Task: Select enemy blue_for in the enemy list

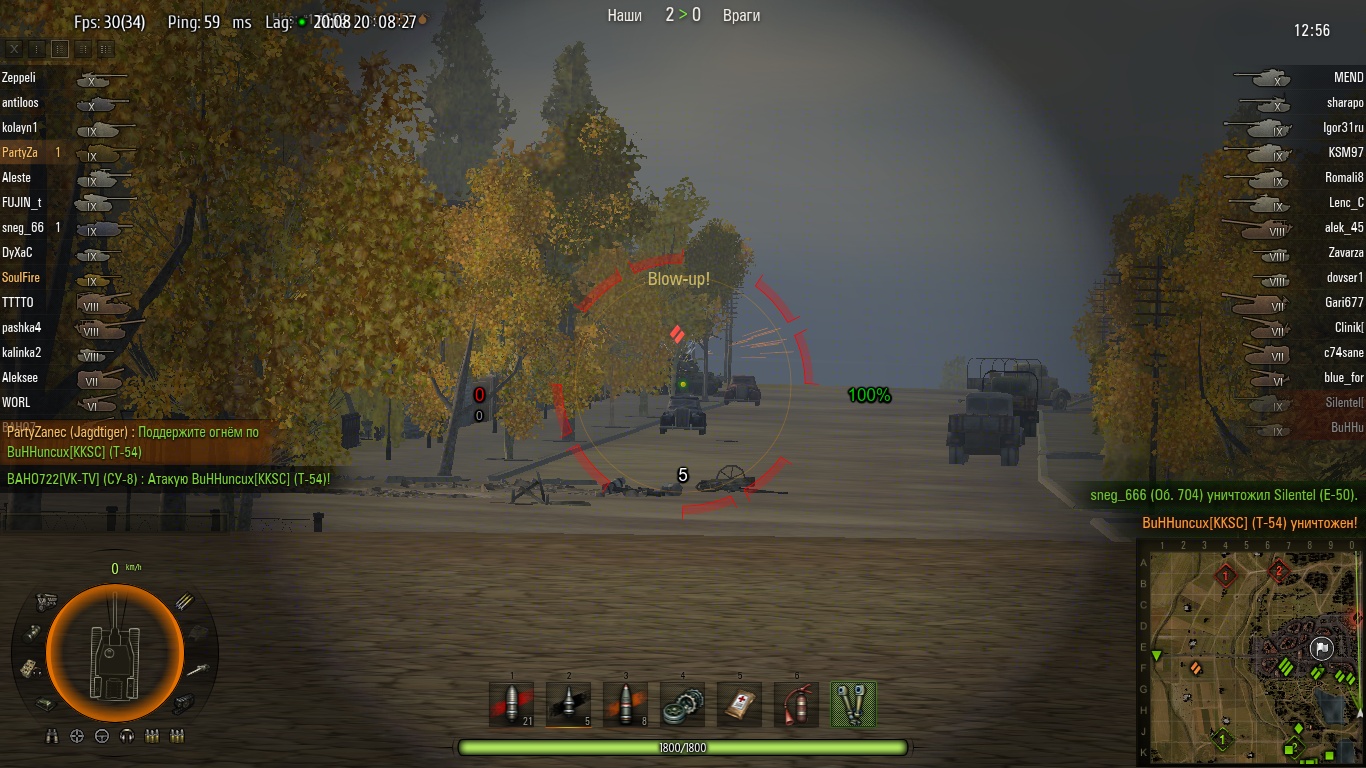Action: (1343, 378)
